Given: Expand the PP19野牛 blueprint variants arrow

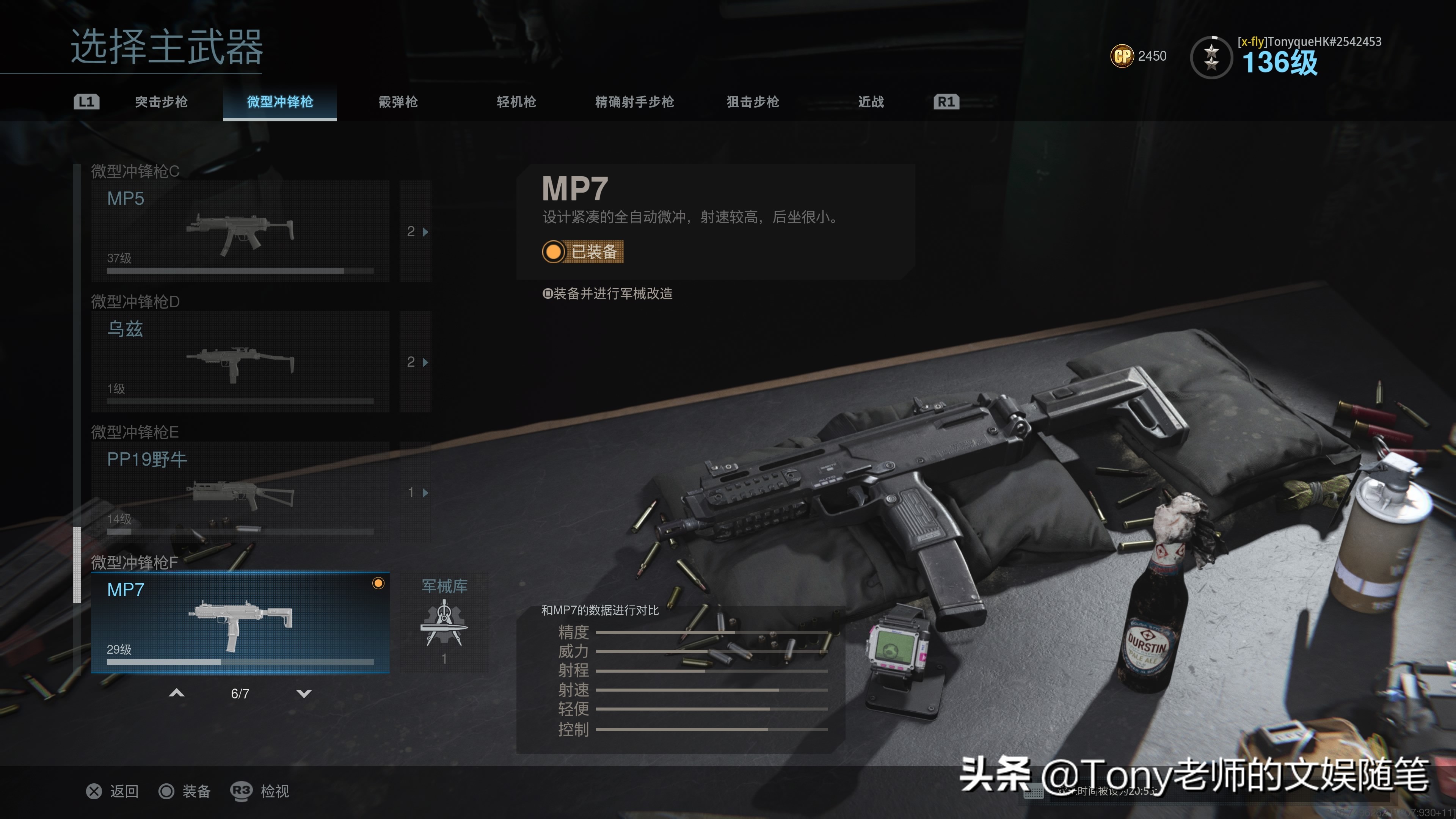Looking at the screenshot, I should pyautogui.click(x=417, y=492).
